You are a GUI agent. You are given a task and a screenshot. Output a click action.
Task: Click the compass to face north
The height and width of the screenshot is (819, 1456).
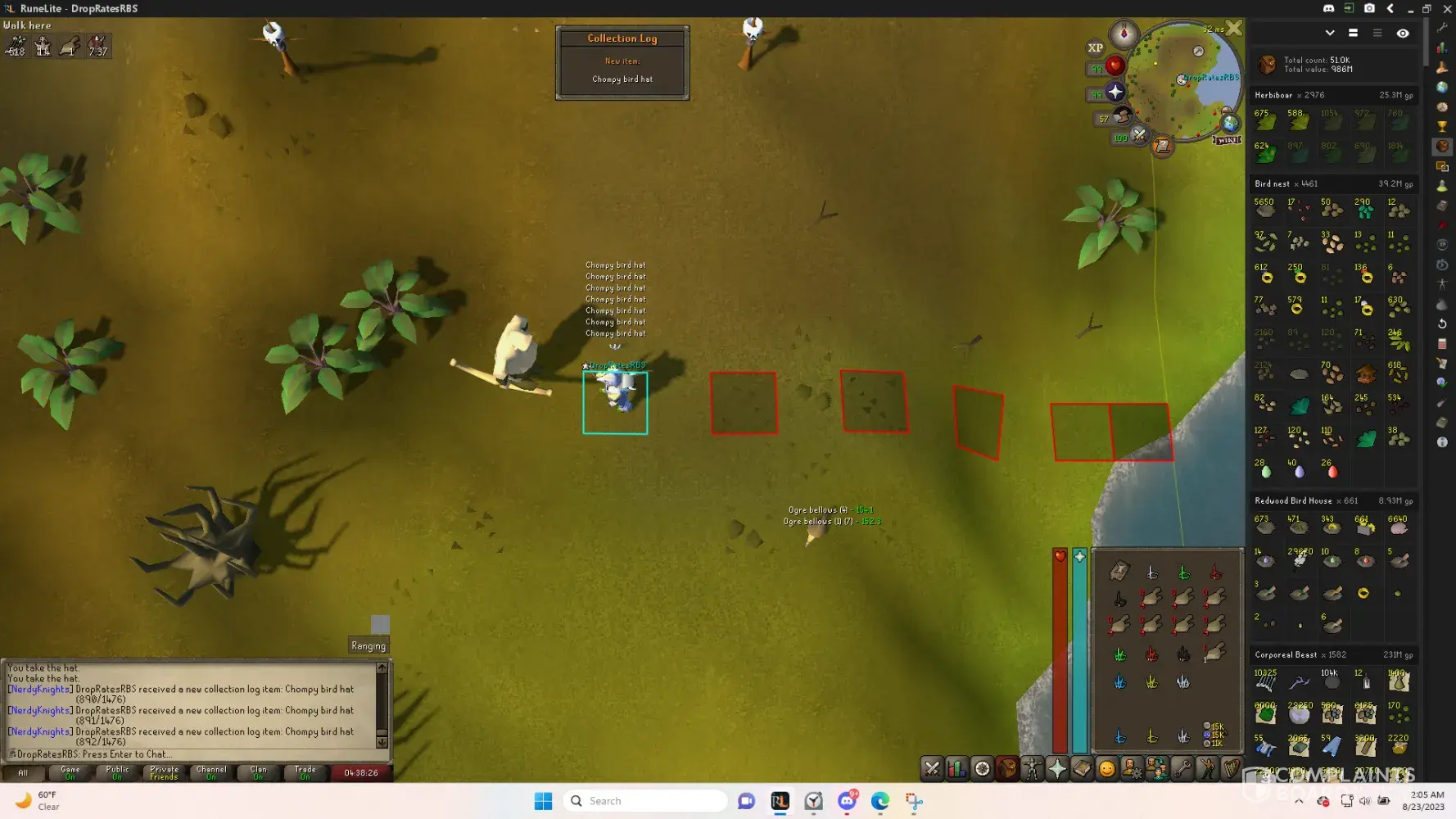coord(1124,34)
